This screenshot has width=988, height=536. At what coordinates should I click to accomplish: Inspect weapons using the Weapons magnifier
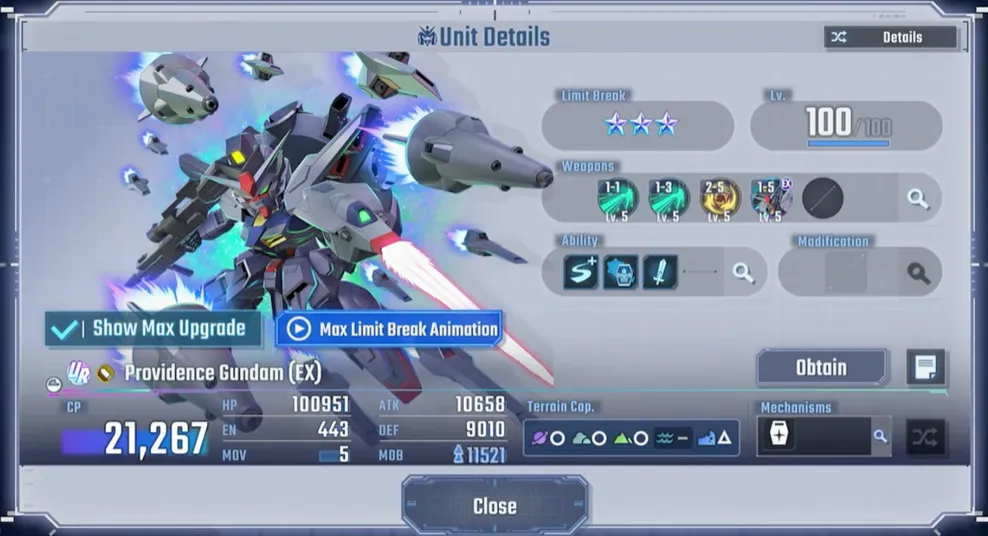[918, 198]
